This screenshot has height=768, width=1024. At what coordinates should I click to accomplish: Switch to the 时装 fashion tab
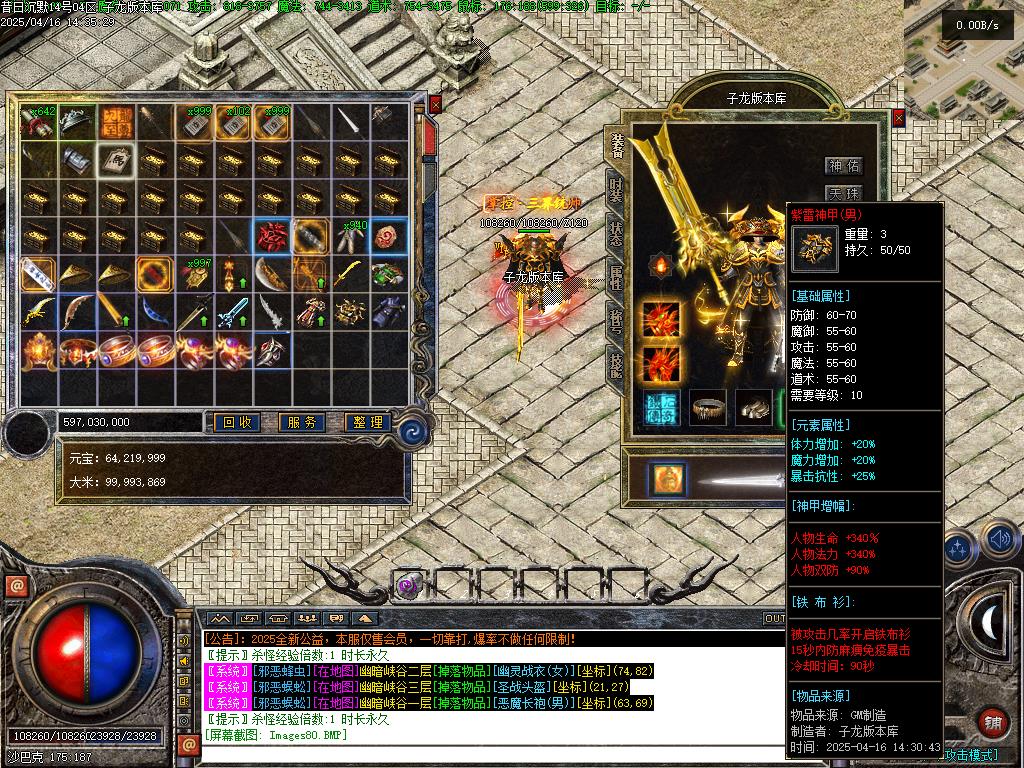point(616,189)
